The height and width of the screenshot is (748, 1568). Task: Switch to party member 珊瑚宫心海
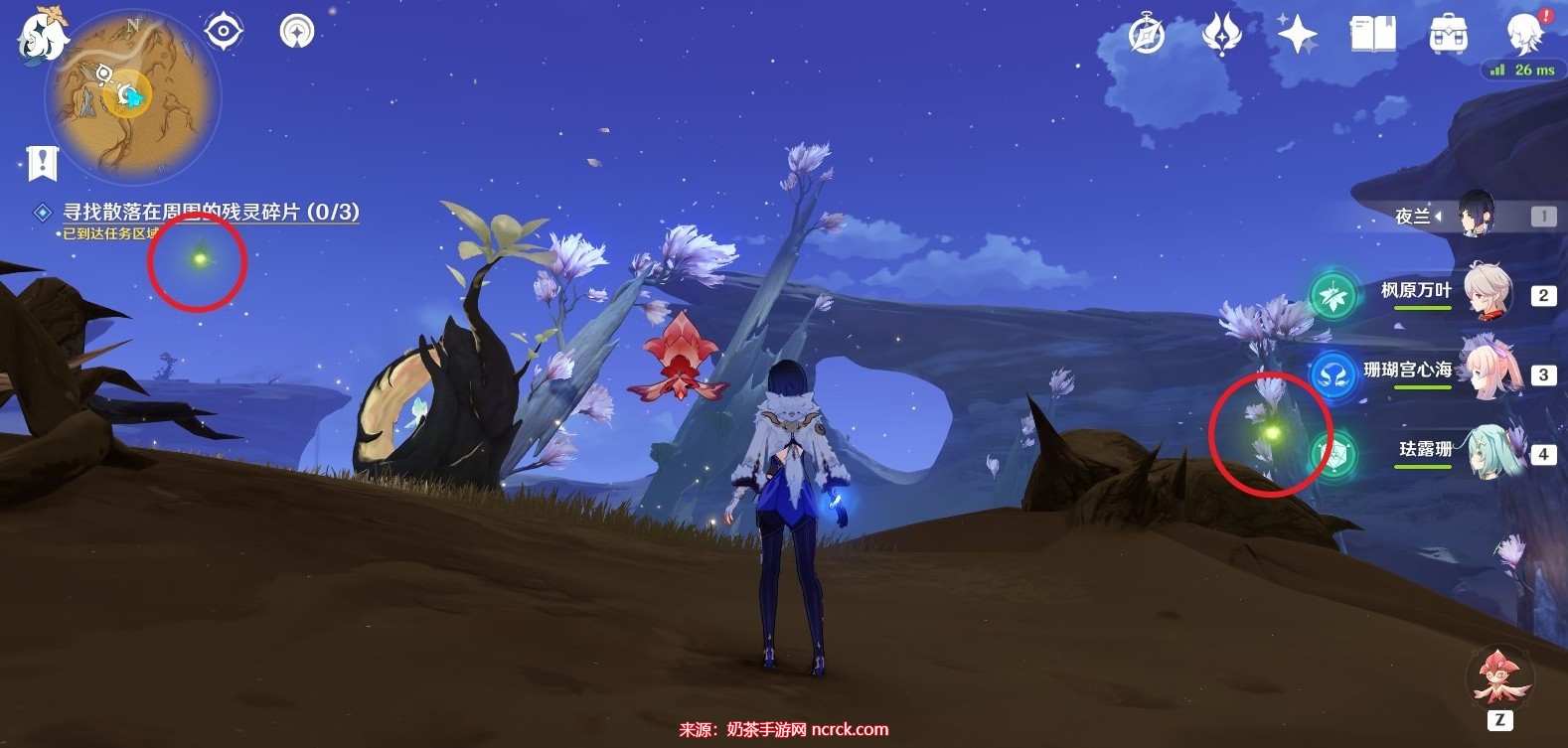coord(1487,371)
